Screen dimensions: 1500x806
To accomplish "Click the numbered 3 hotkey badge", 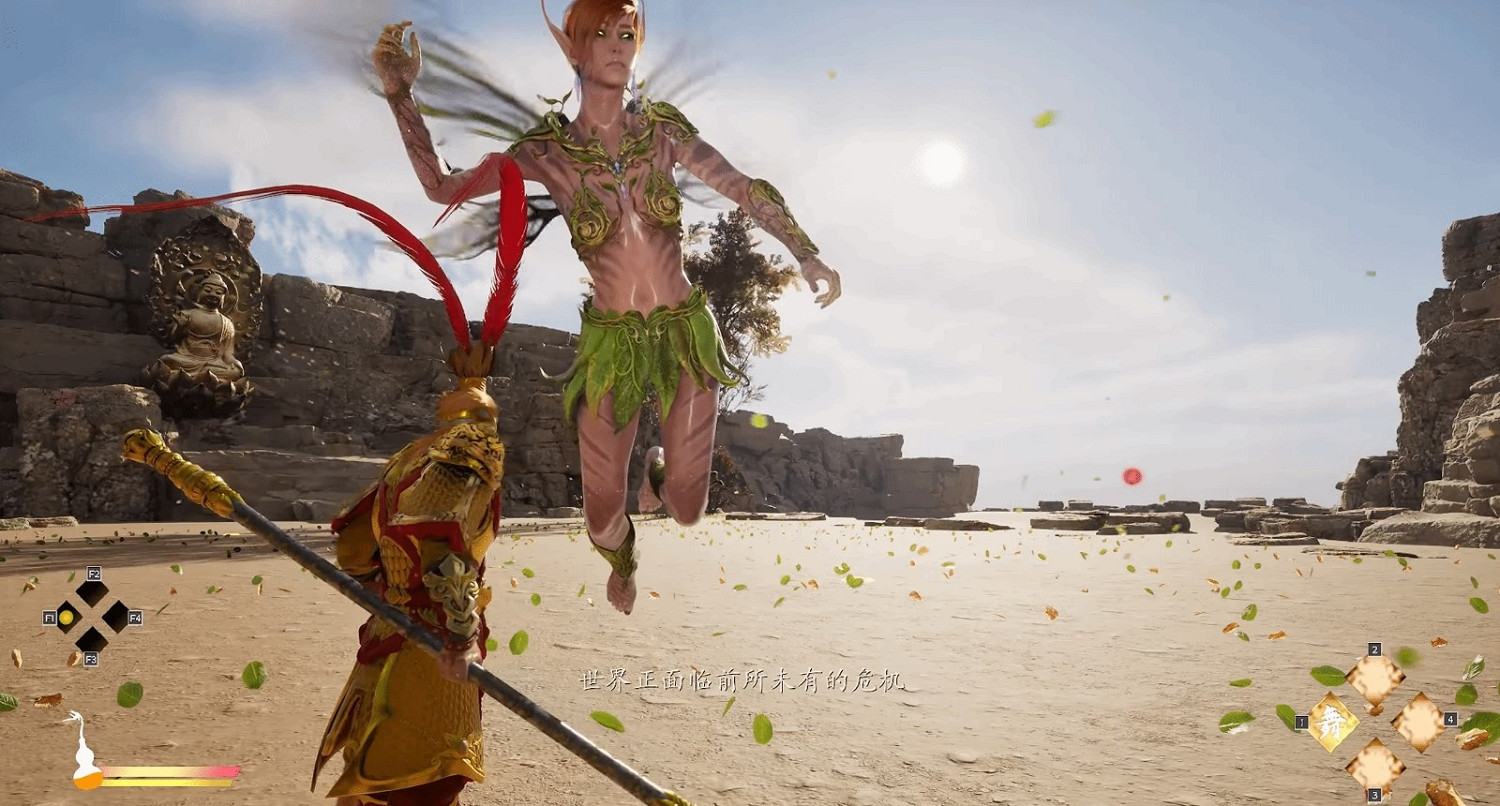I will 1374,795.
